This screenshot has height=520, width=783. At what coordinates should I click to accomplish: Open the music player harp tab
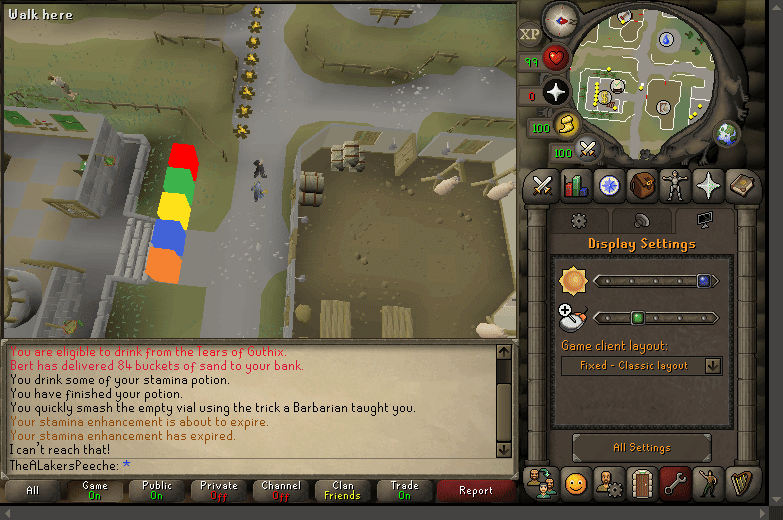pos(740,484)
